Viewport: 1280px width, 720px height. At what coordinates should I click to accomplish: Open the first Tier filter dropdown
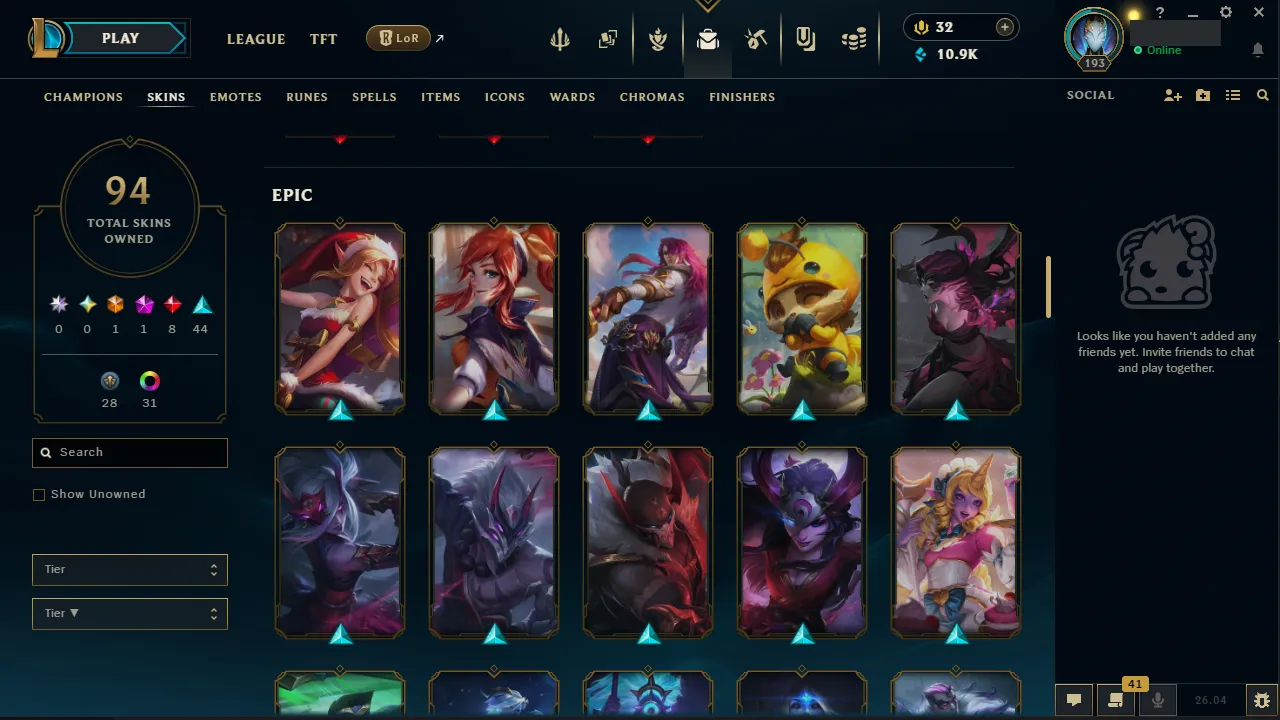[129, 569]
